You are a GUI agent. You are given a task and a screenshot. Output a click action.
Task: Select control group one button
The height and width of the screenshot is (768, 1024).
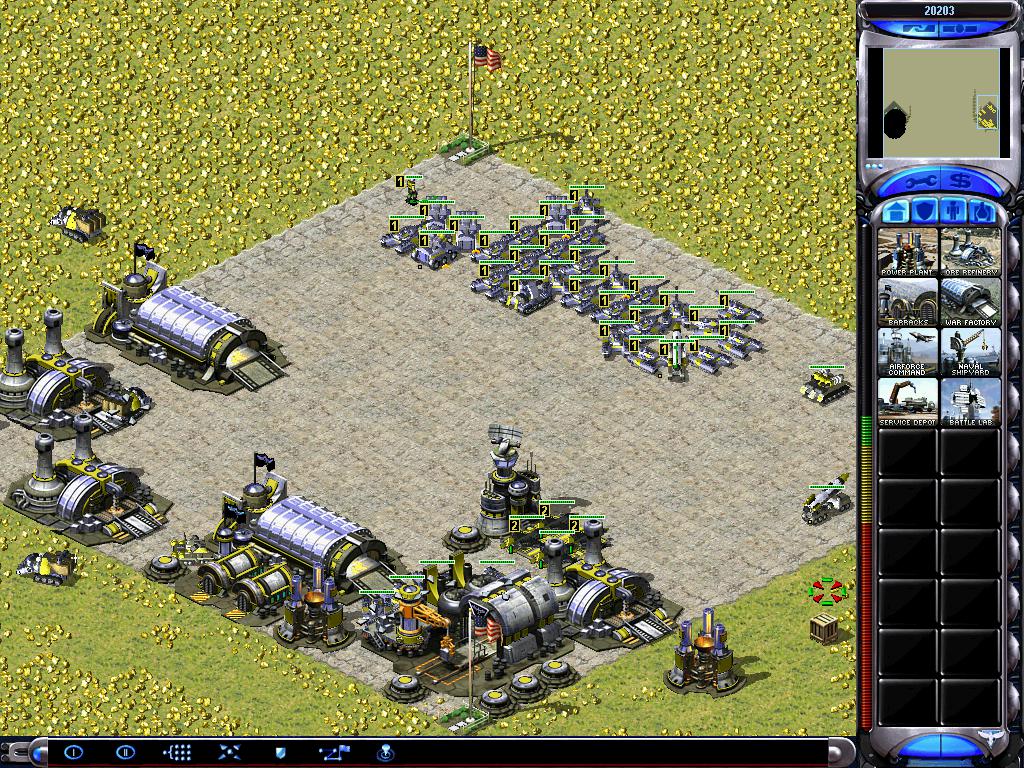(x=75, y=752)
